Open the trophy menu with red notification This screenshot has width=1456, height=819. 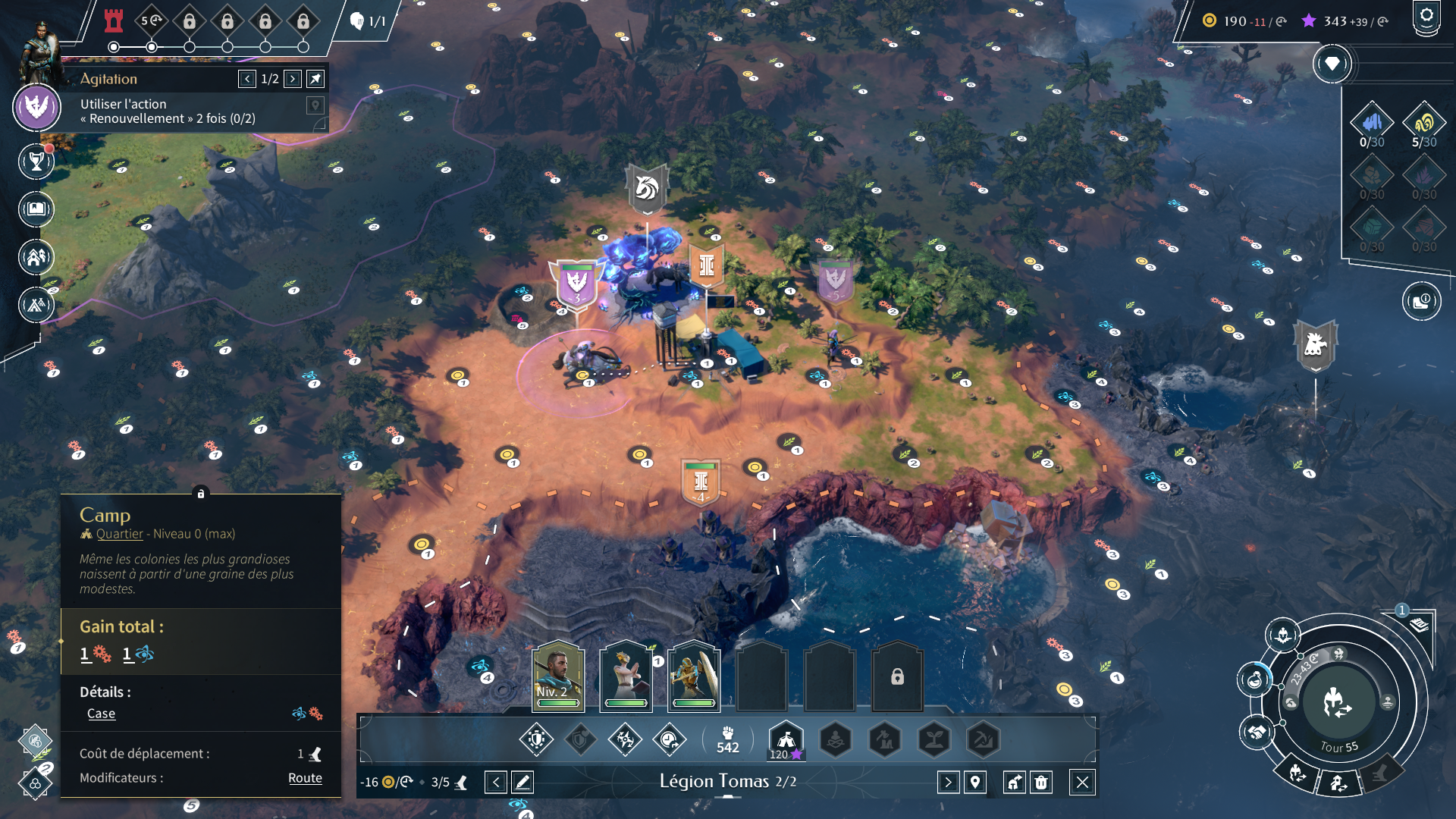coord(36,161)
